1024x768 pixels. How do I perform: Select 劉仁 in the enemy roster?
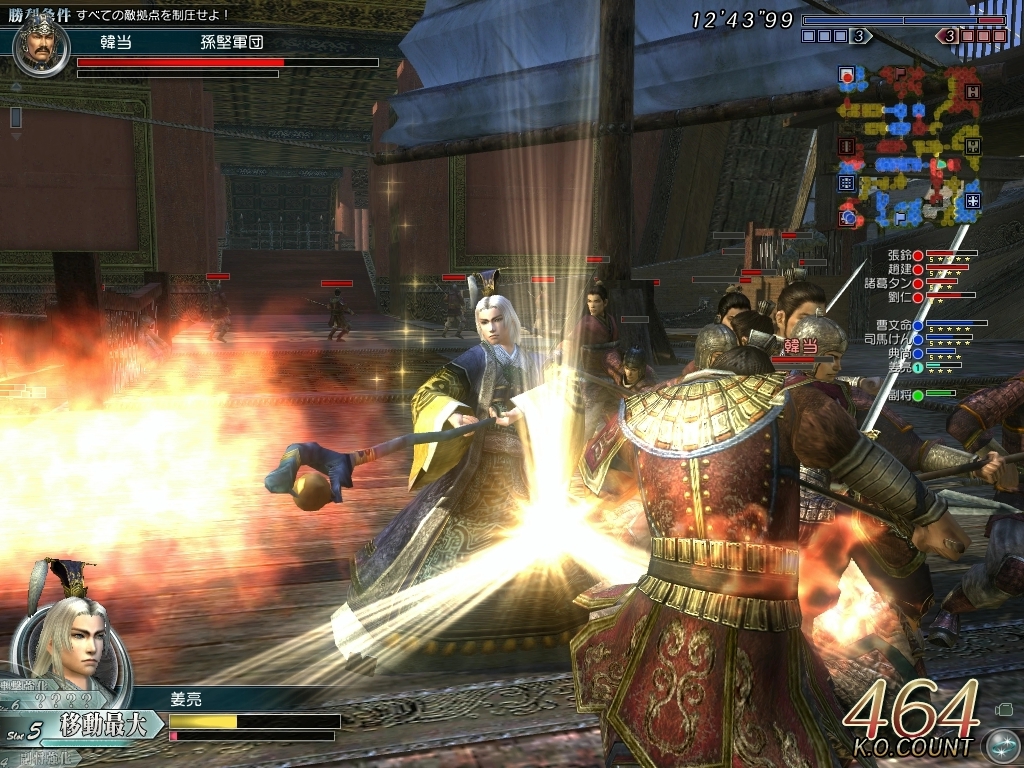902,296
